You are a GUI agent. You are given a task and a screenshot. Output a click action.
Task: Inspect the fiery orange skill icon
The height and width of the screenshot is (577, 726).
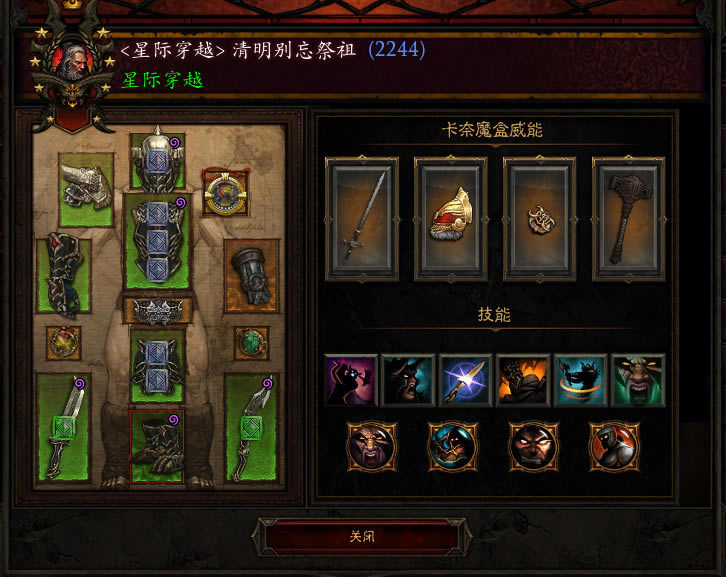point(522,381)
